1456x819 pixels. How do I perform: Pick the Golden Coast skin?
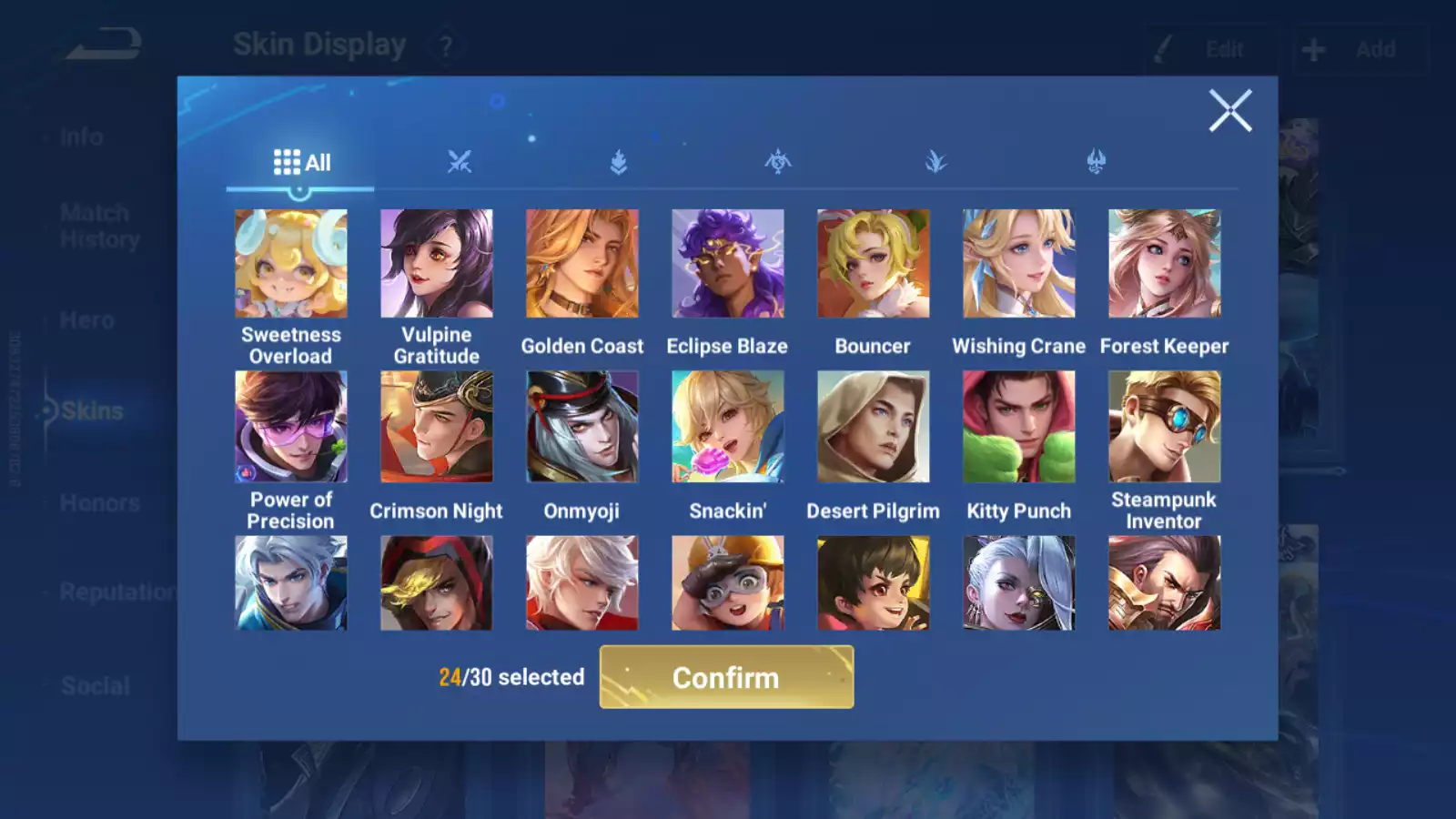click(582, 264)
